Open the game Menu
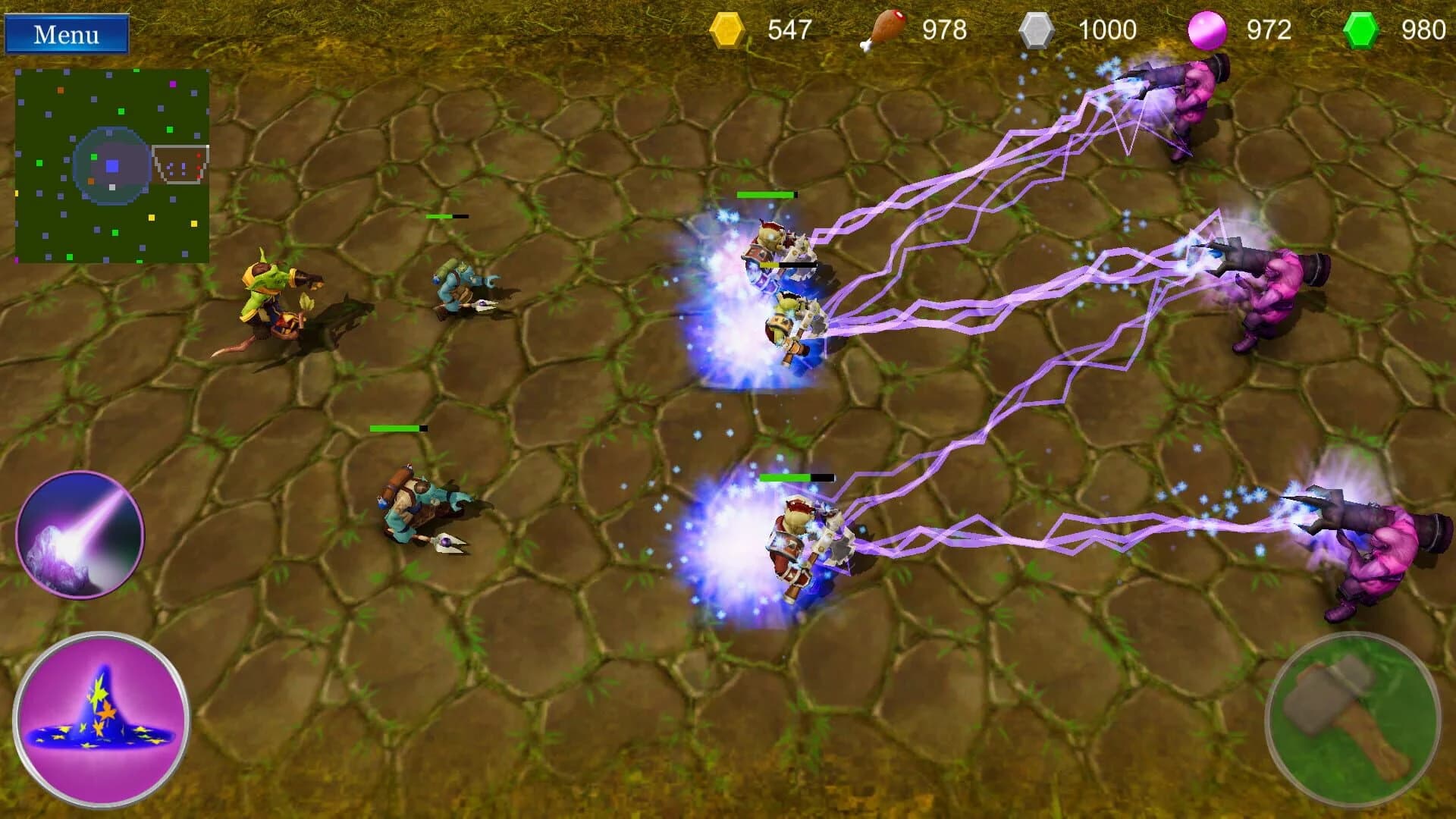1456x819 pixels. coord(68,34)
